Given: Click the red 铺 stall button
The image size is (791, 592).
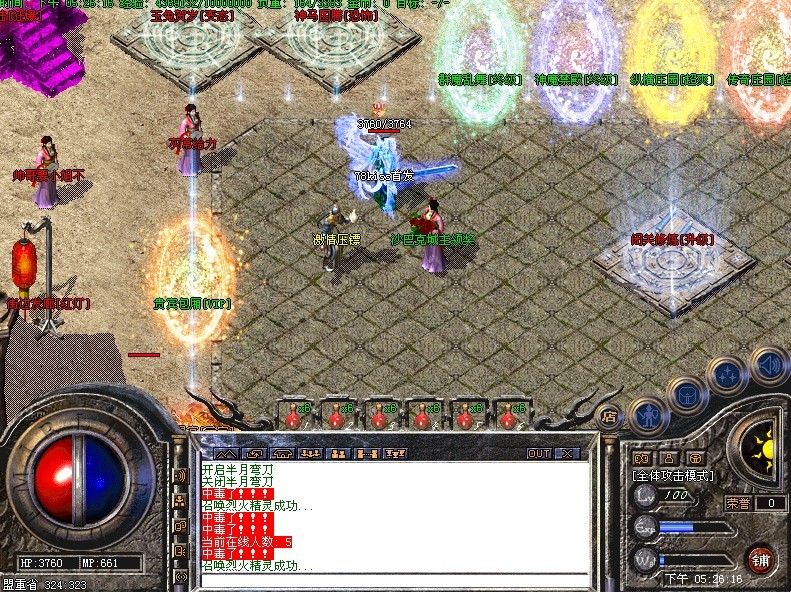Looking at the screenshot, I should (x=760, y=559).
